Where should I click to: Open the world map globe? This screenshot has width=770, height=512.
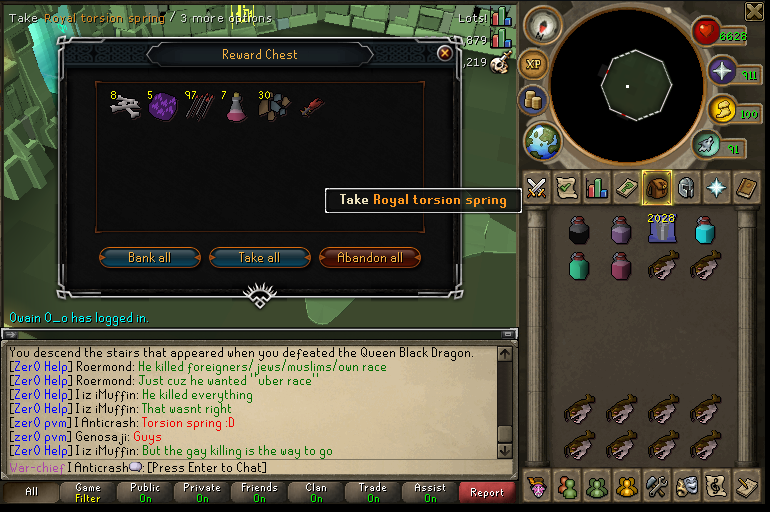542,141
